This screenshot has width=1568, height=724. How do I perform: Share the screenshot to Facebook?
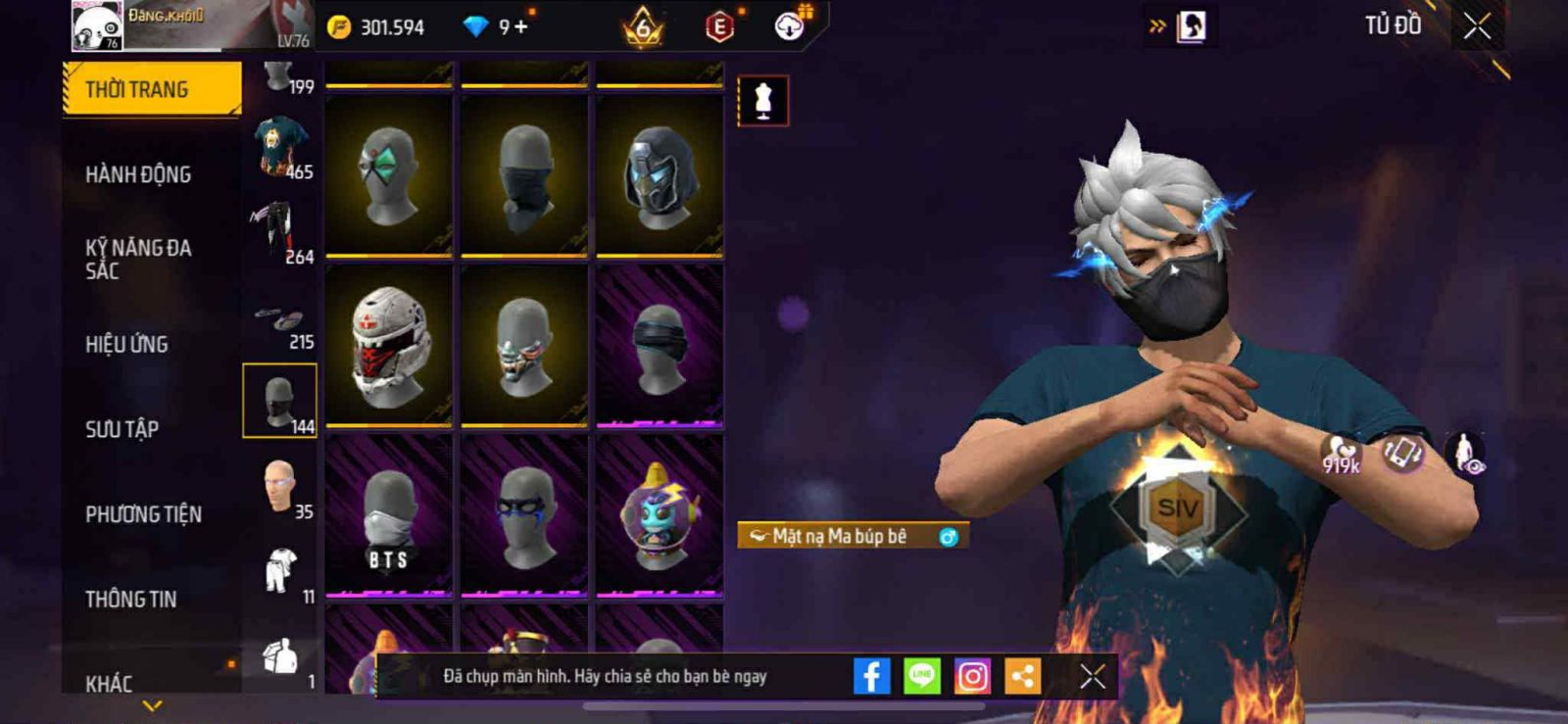click(871, 676)
